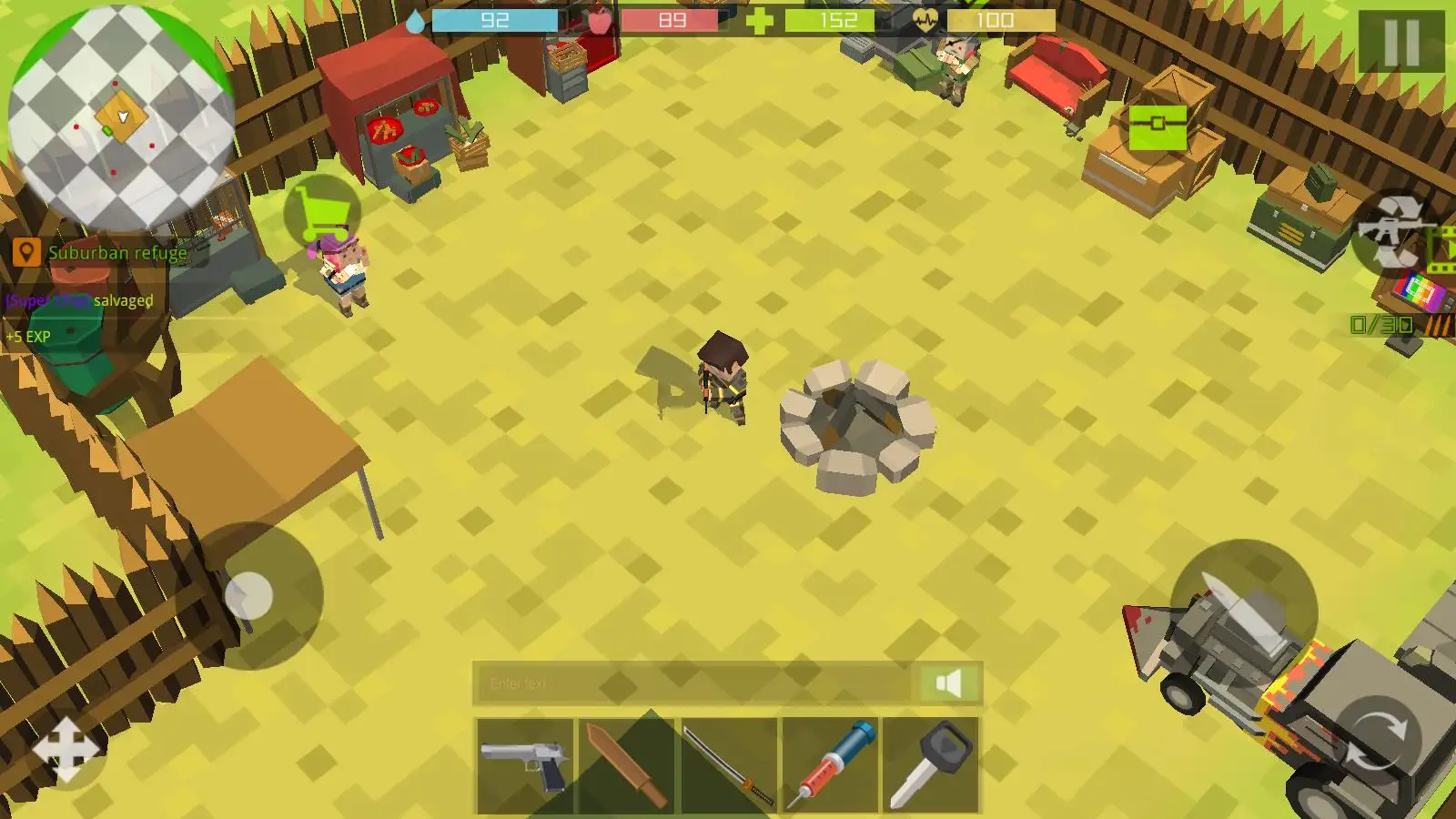Open the green chest storage icon
Viewport: 1456px width, 819px height.
tap(1158, 126)
